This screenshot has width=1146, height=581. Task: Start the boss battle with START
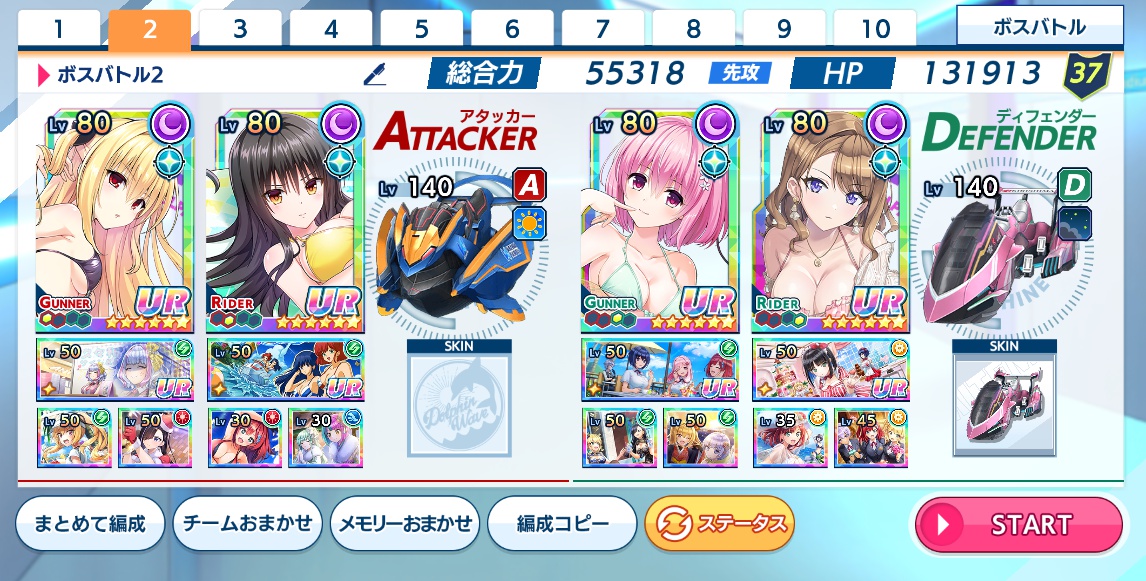[1018, 524]
